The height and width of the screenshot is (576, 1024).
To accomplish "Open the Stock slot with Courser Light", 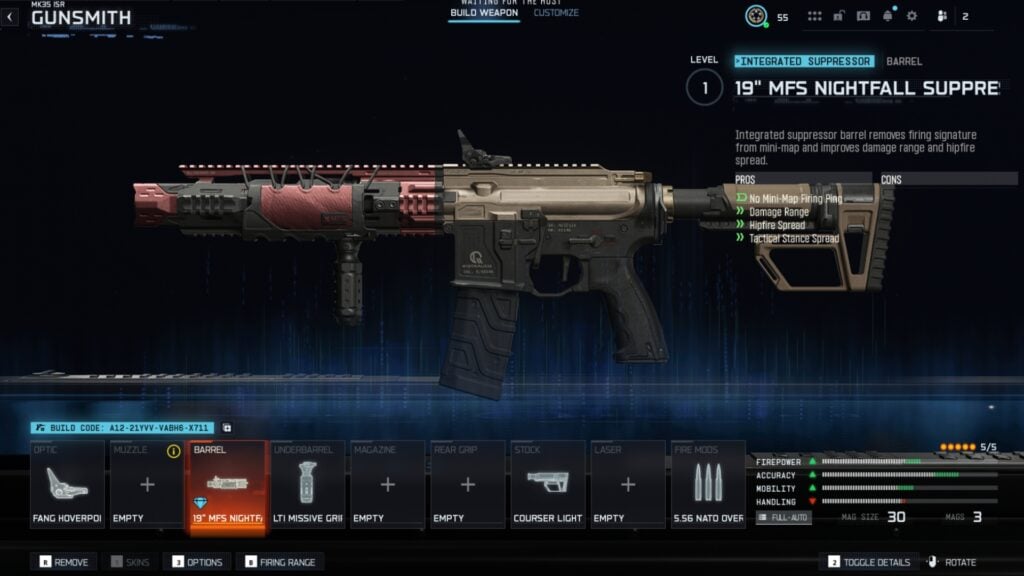I will (547, 485).
